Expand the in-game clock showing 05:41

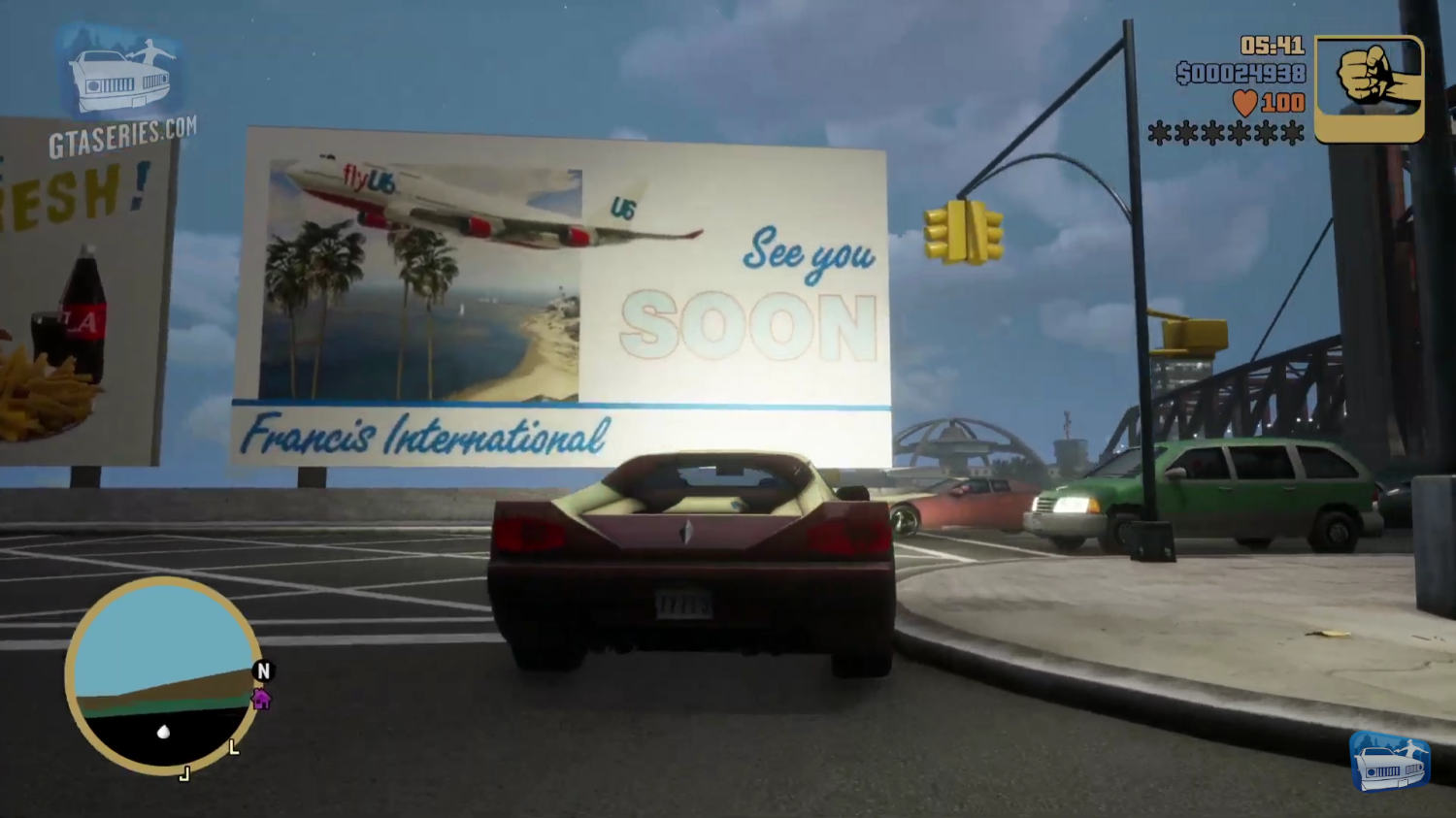1272,44
